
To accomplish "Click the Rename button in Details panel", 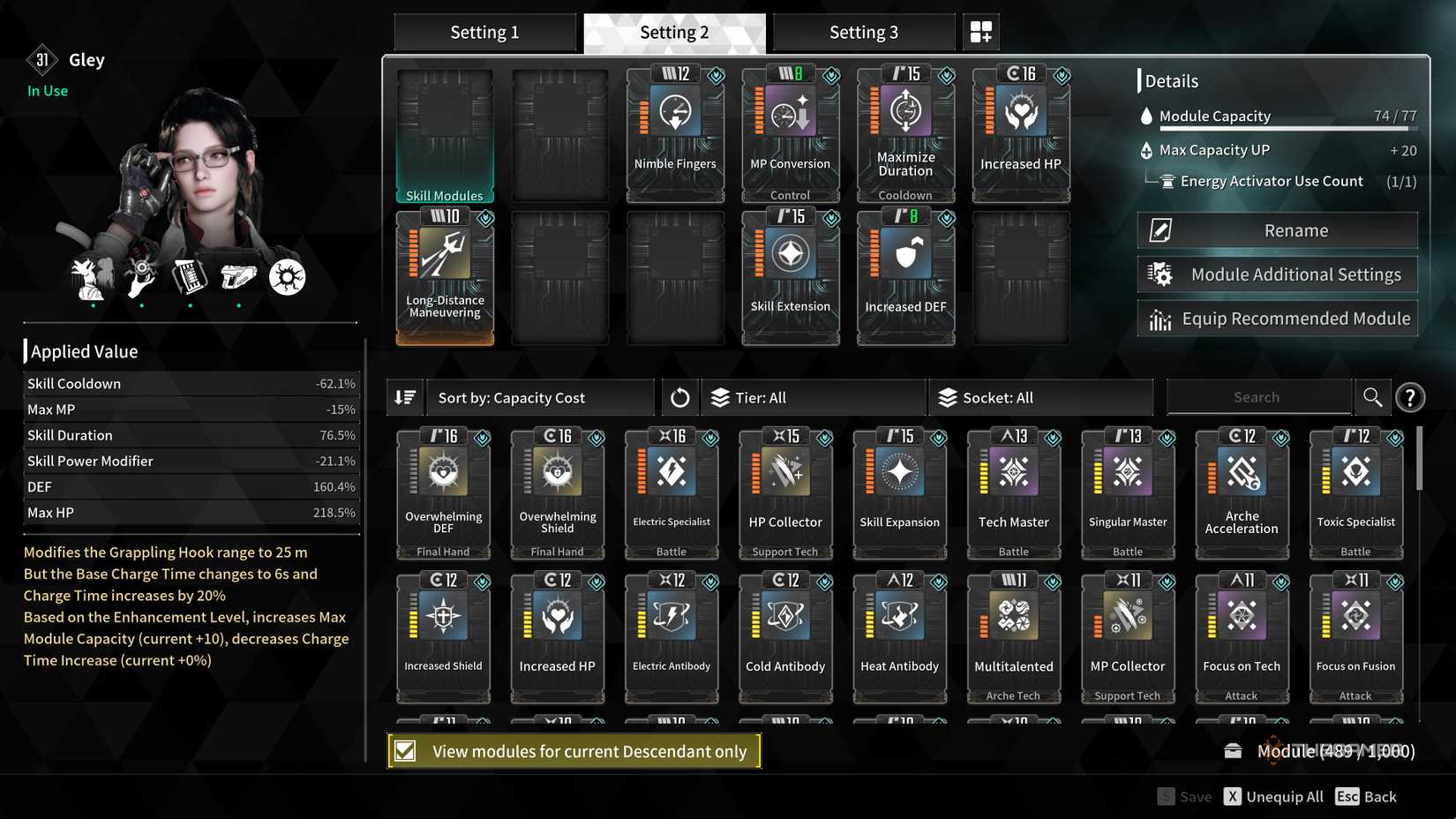I will 1276,229.
